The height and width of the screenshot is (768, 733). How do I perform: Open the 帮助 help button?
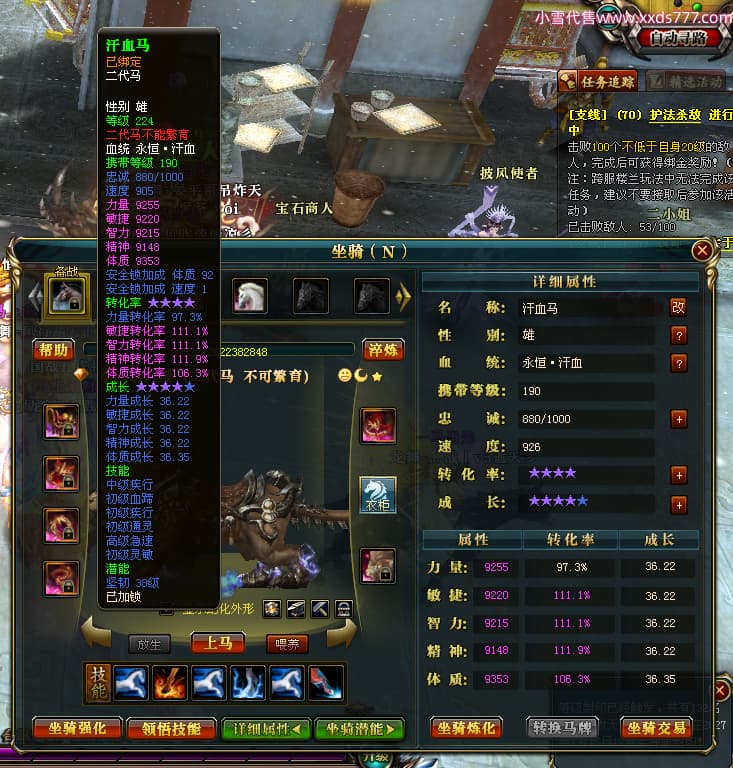pyautogui.click(x=53, y=349)
